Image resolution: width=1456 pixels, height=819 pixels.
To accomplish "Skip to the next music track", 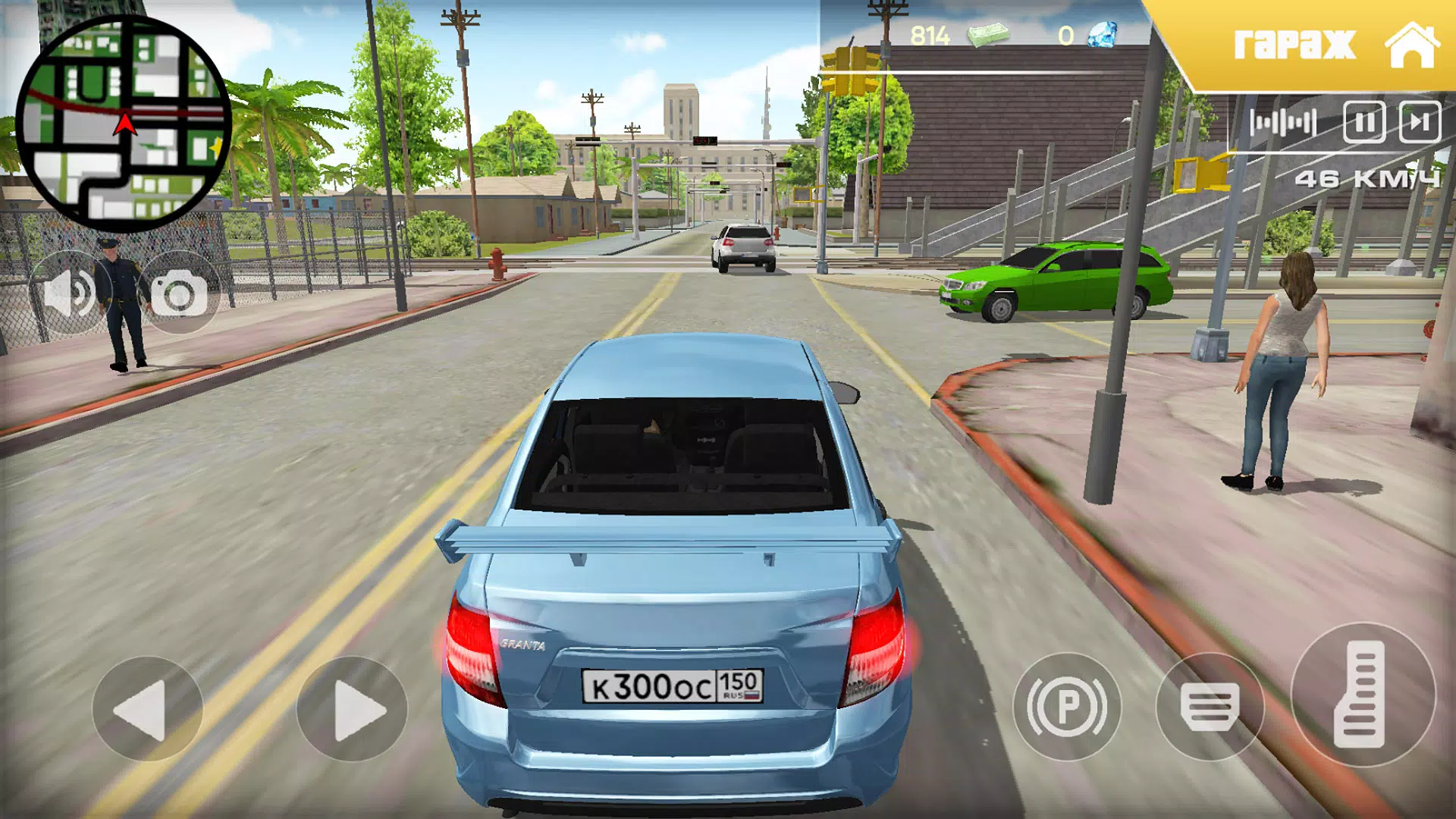I will pyautogui.click(x=1420, y=122).
